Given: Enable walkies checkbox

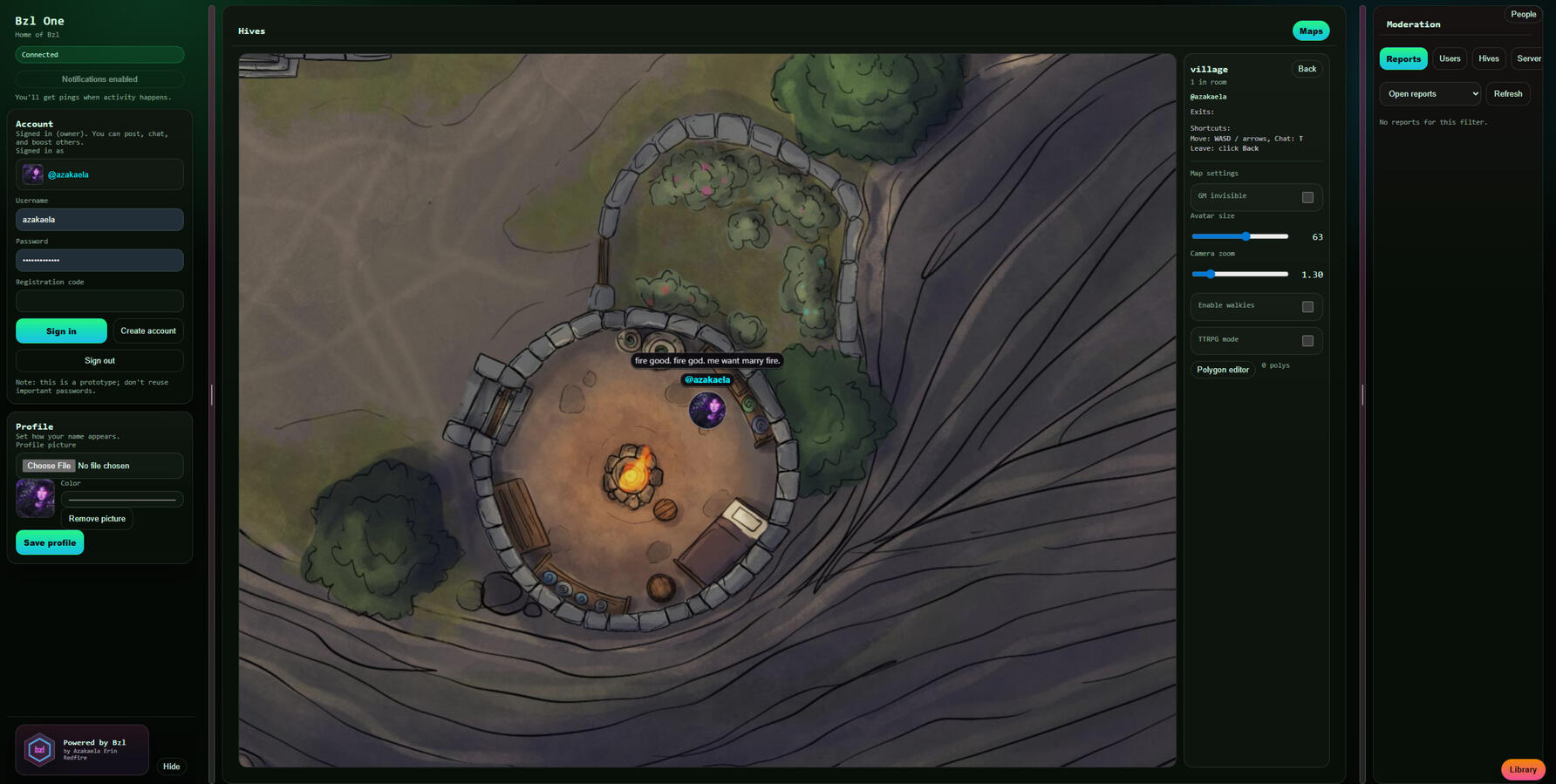Looking at the screenshot, I should point(1307,307).
